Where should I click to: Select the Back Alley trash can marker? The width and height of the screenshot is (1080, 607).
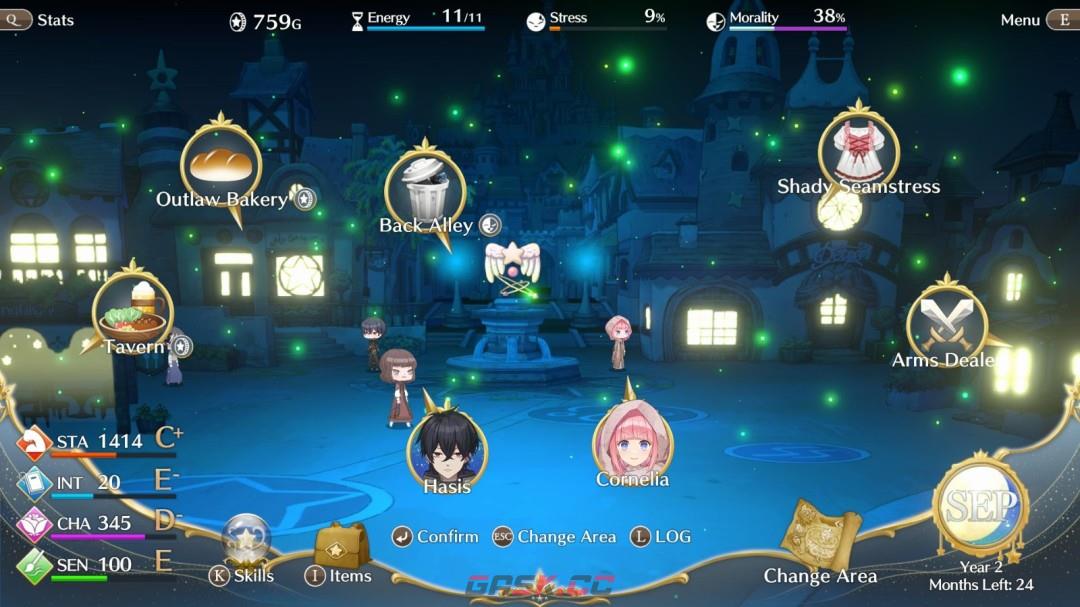click(425, 187)
